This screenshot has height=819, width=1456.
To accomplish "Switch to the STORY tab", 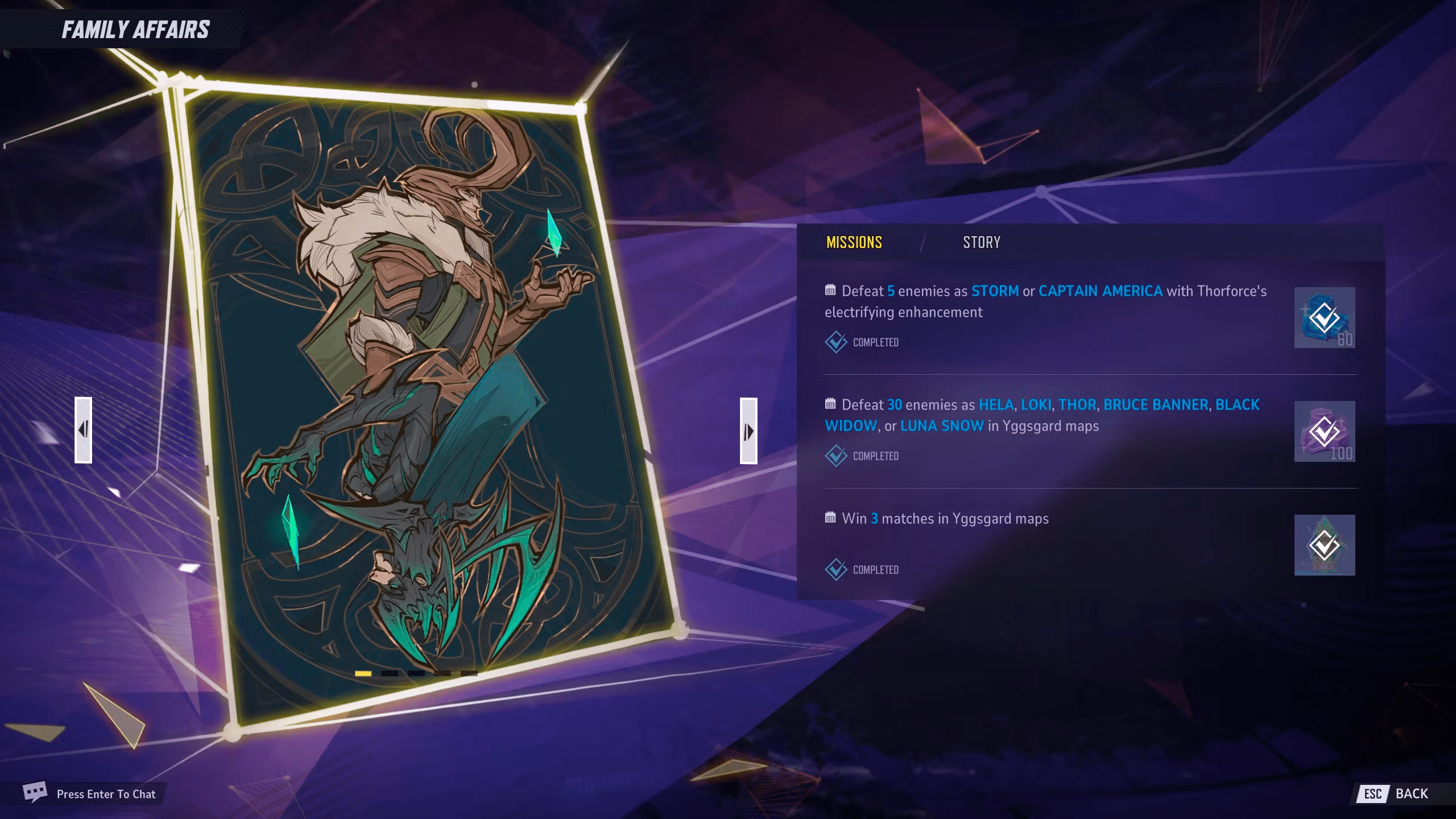I will [x=982, y=243].
